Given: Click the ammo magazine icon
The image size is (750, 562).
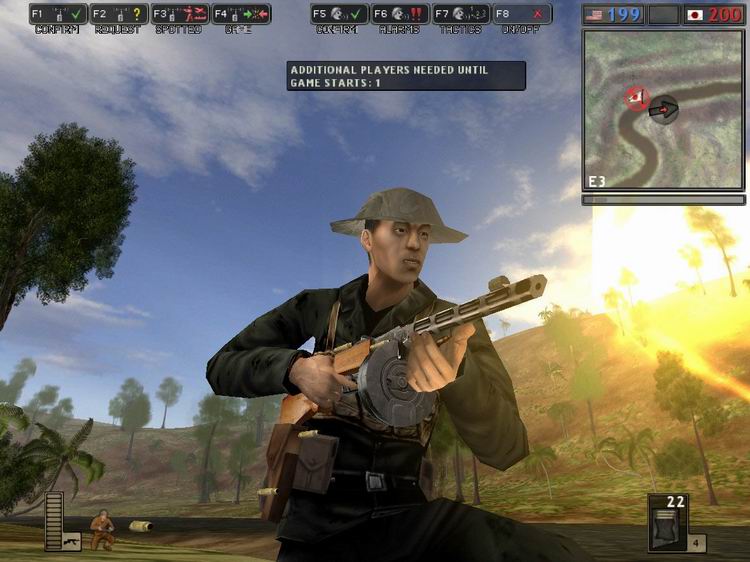Looking at the screenshot, I should click(x=667, y=528).
